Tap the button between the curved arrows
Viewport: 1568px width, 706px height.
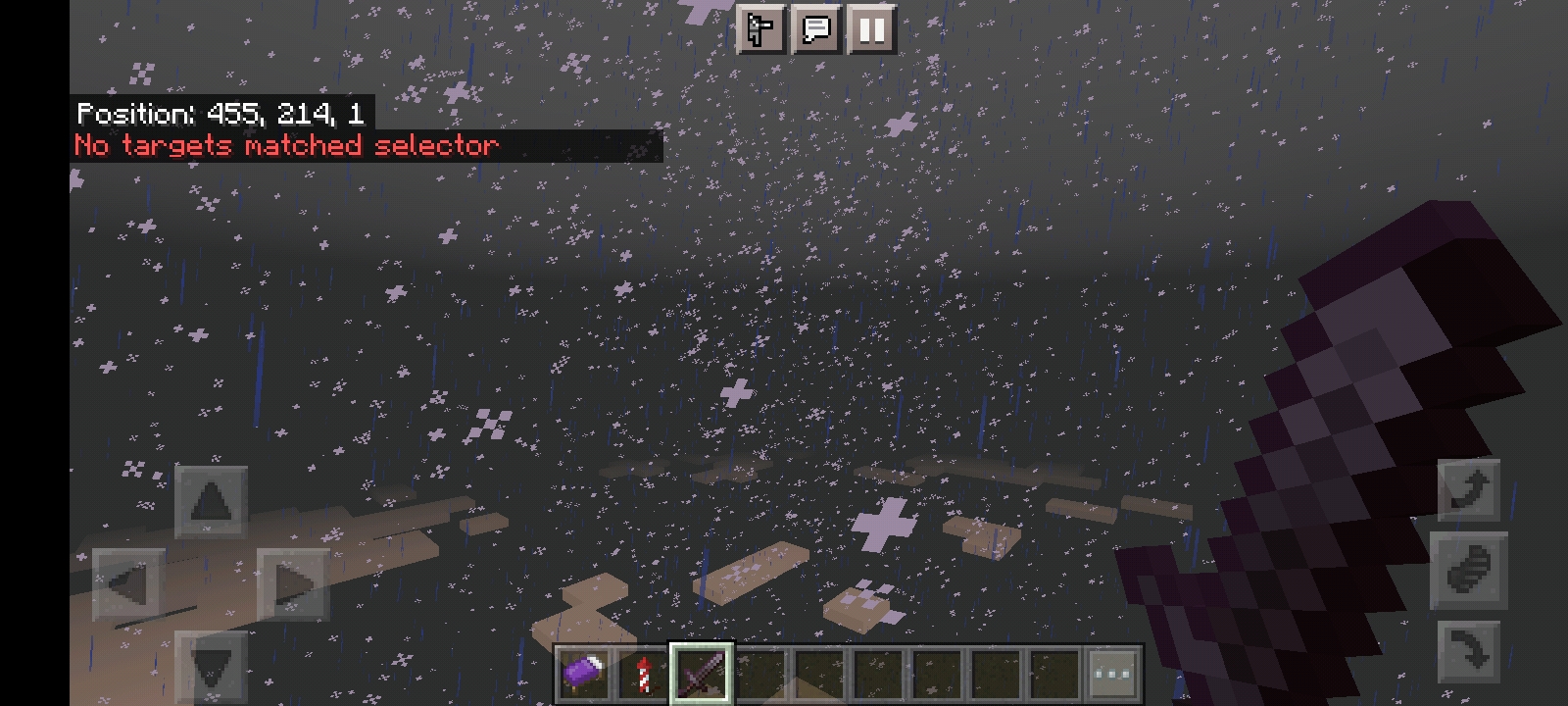click(x=1469, y=570)
